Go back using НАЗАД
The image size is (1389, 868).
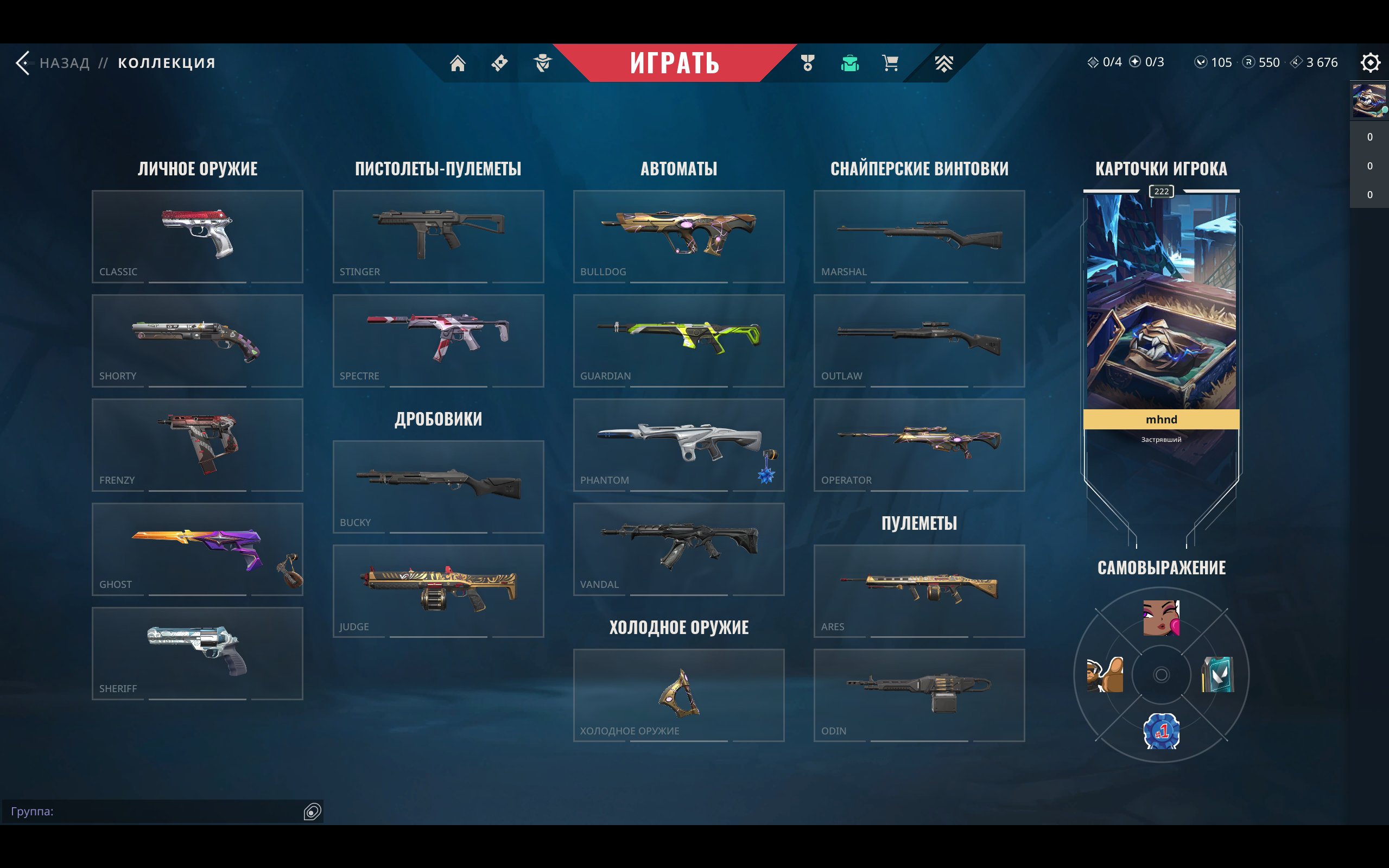pos(64,62)
